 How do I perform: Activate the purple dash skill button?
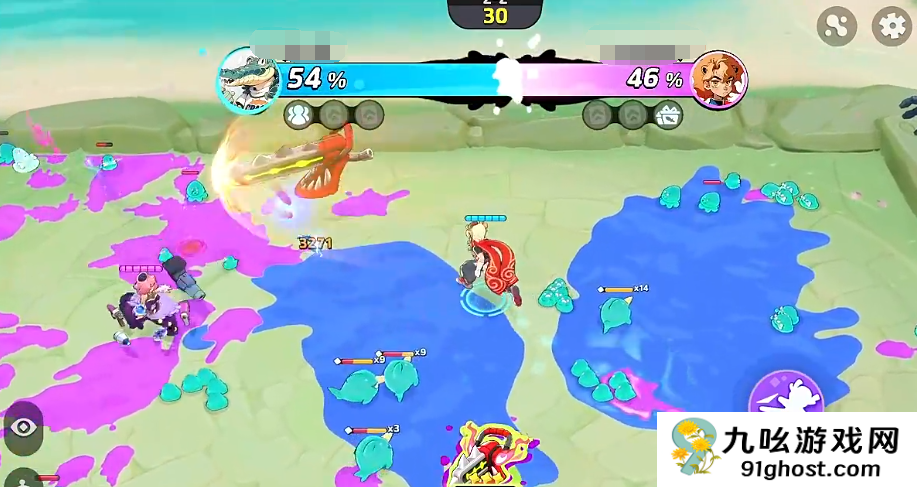786,398
